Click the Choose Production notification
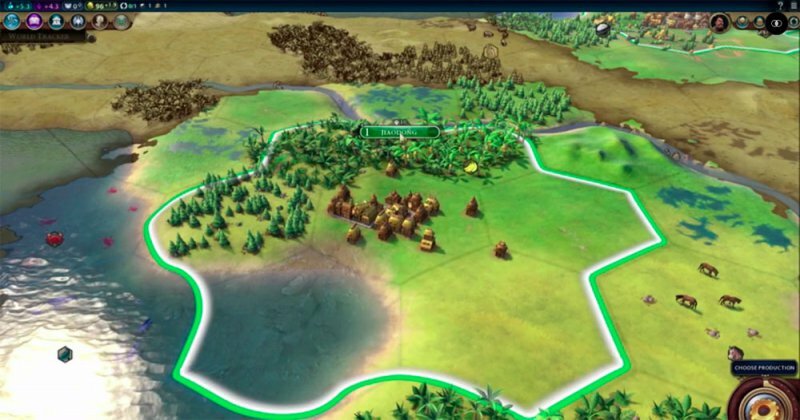The width and height of the screenshot is (800, 420). pos(765,369)
